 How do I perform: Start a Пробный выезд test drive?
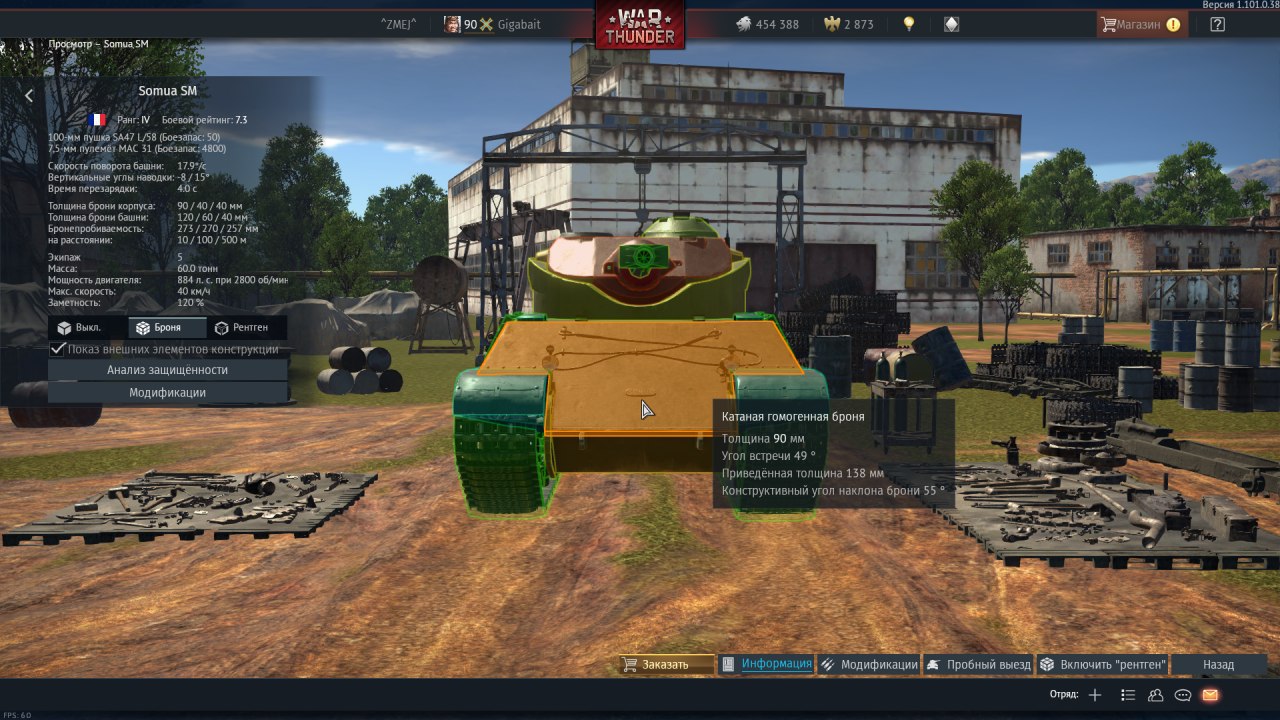click(977, 664)
